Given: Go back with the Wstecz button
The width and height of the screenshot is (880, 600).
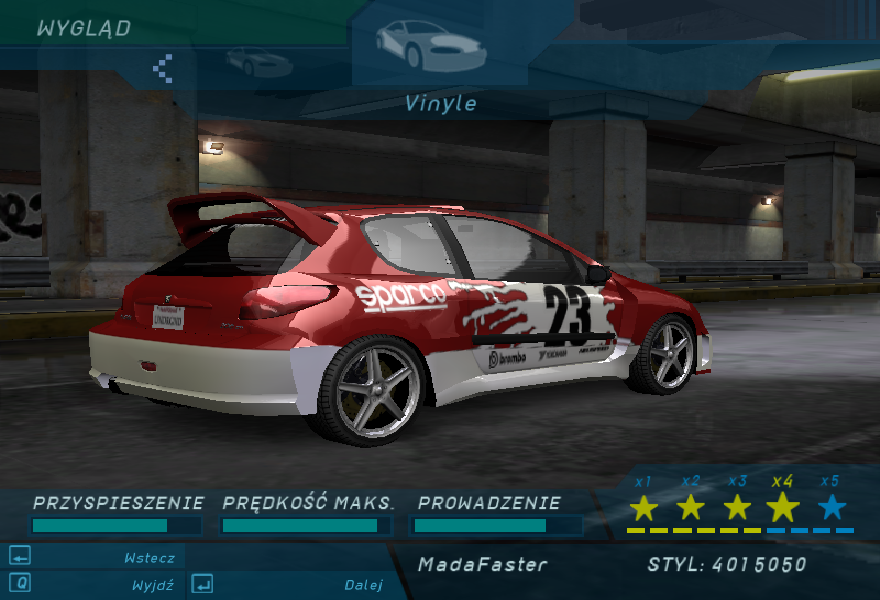Looking at the screenshot, I should [x=148, y=558].
